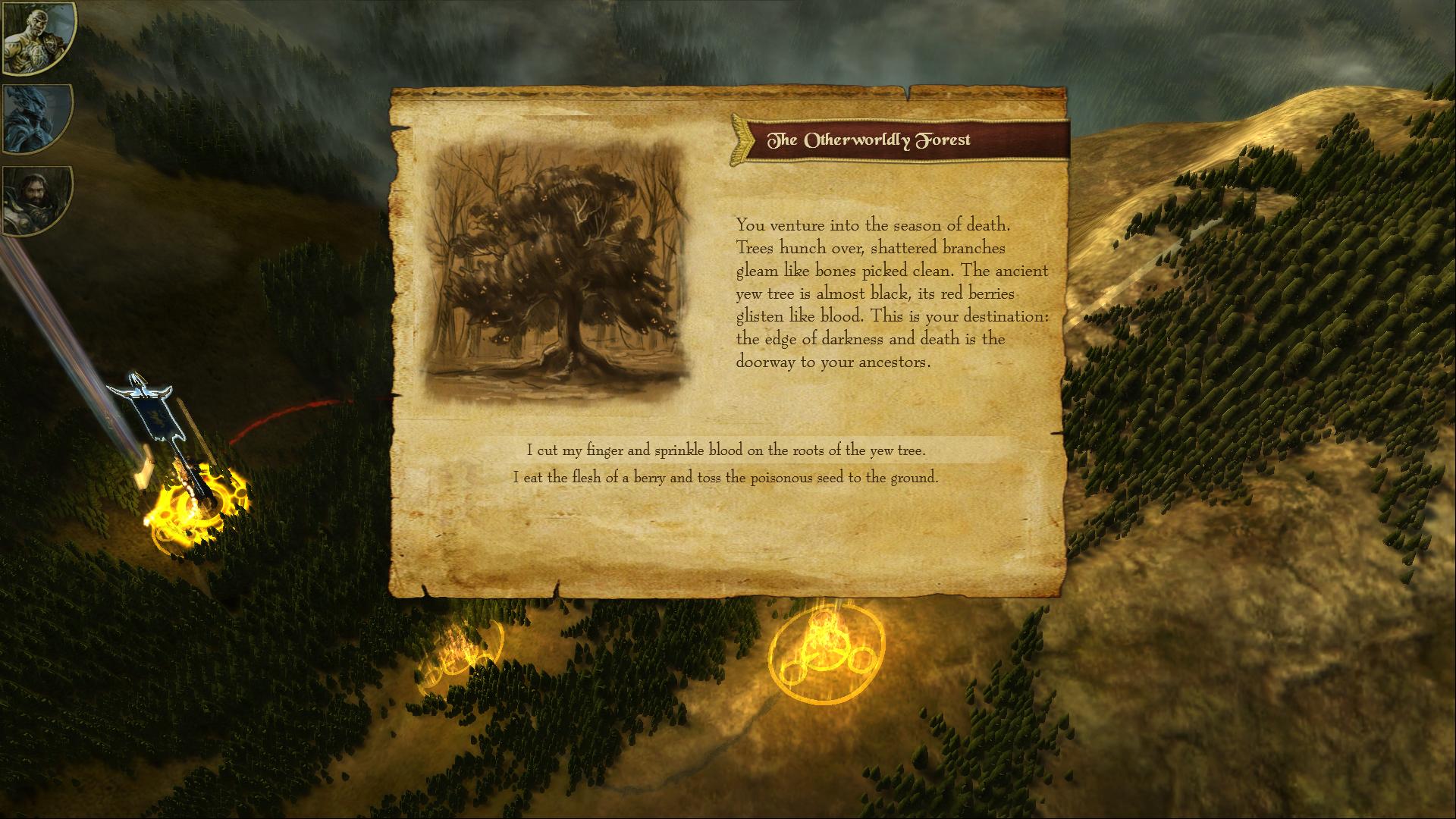The height and width of the screenshot is (819, 1456).
Task: Click the banner arrow beside the event title
Action: click(x=739, y=139)
